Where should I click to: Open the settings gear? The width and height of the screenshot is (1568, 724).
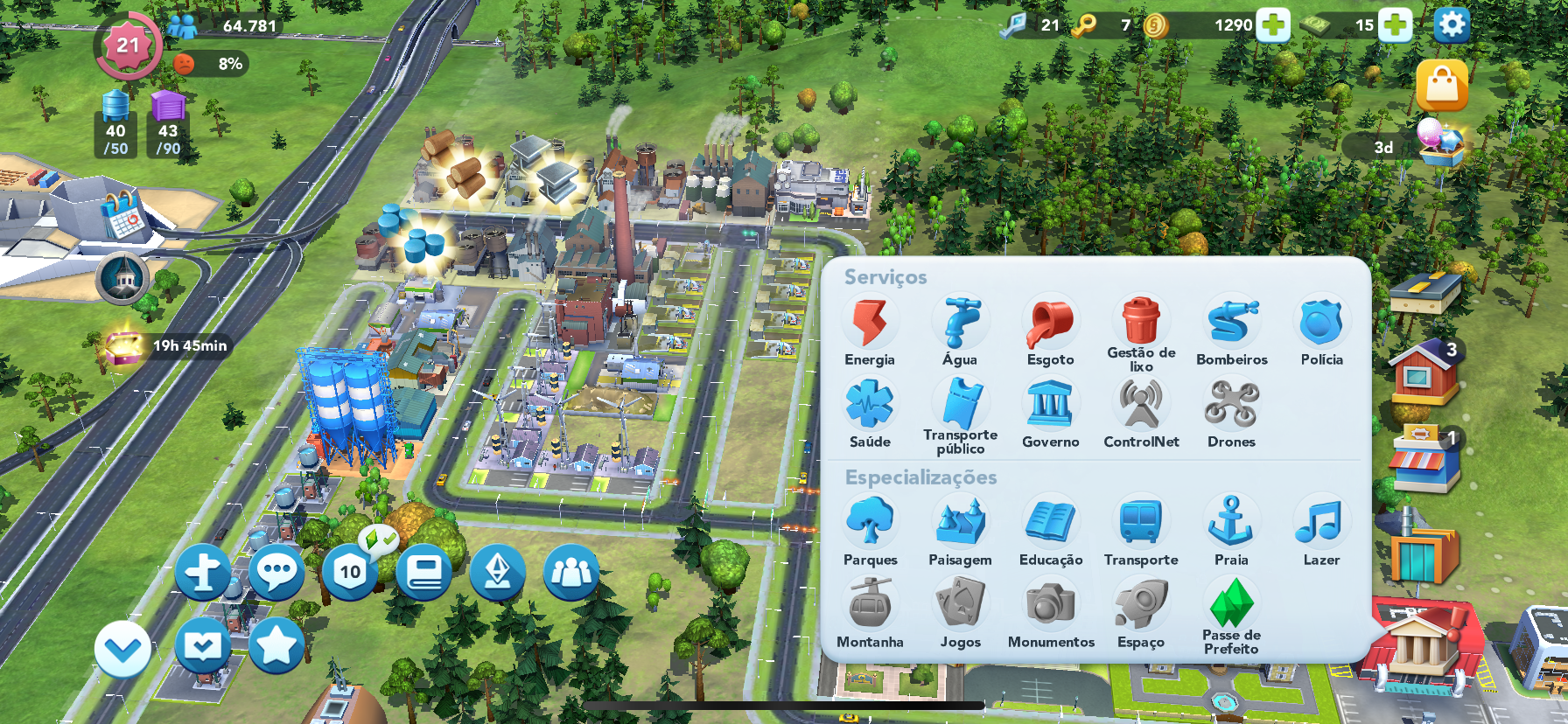click(1451, 24)
